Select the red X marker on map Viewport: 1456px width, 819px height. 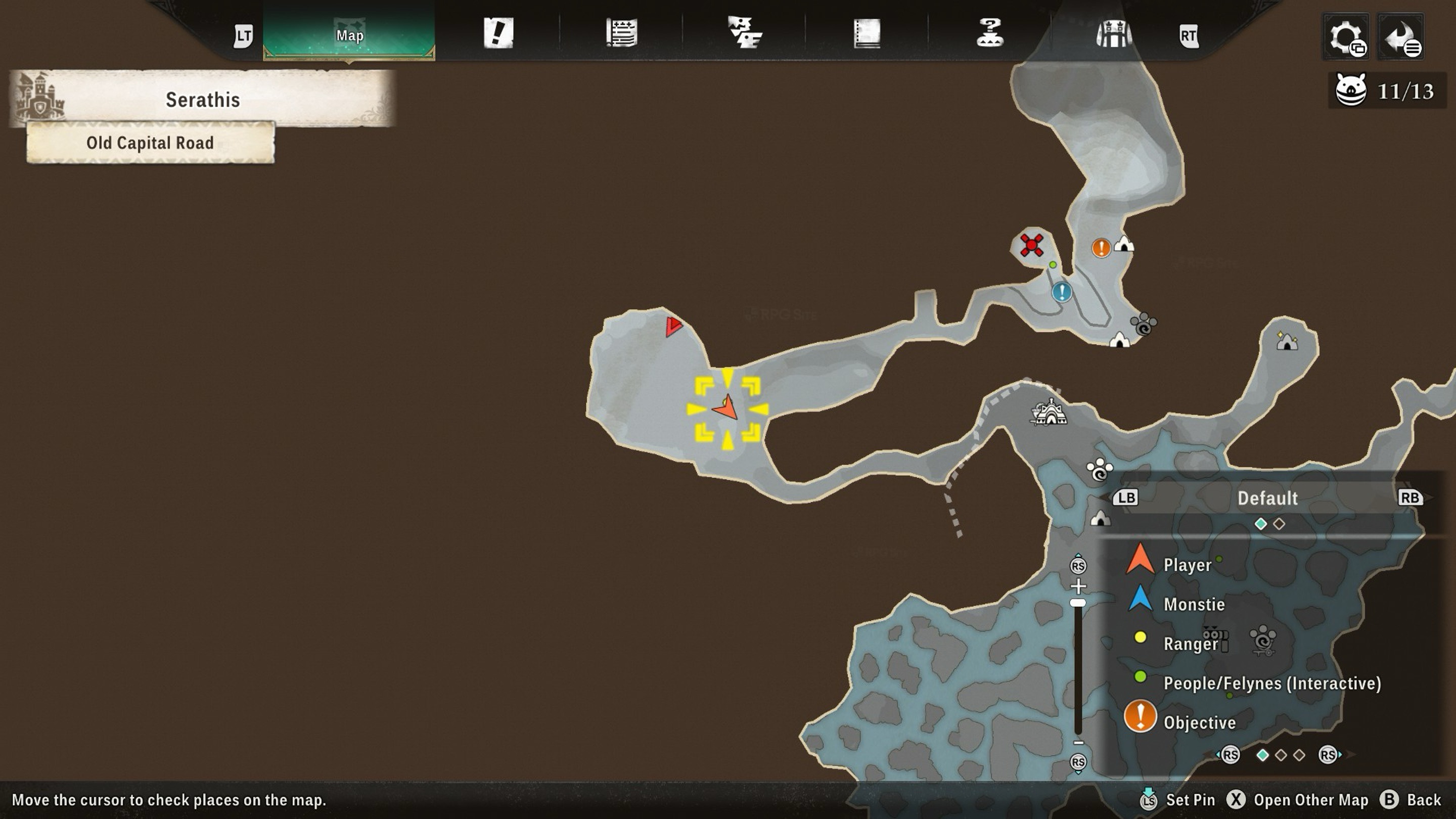pos(1031,246)
